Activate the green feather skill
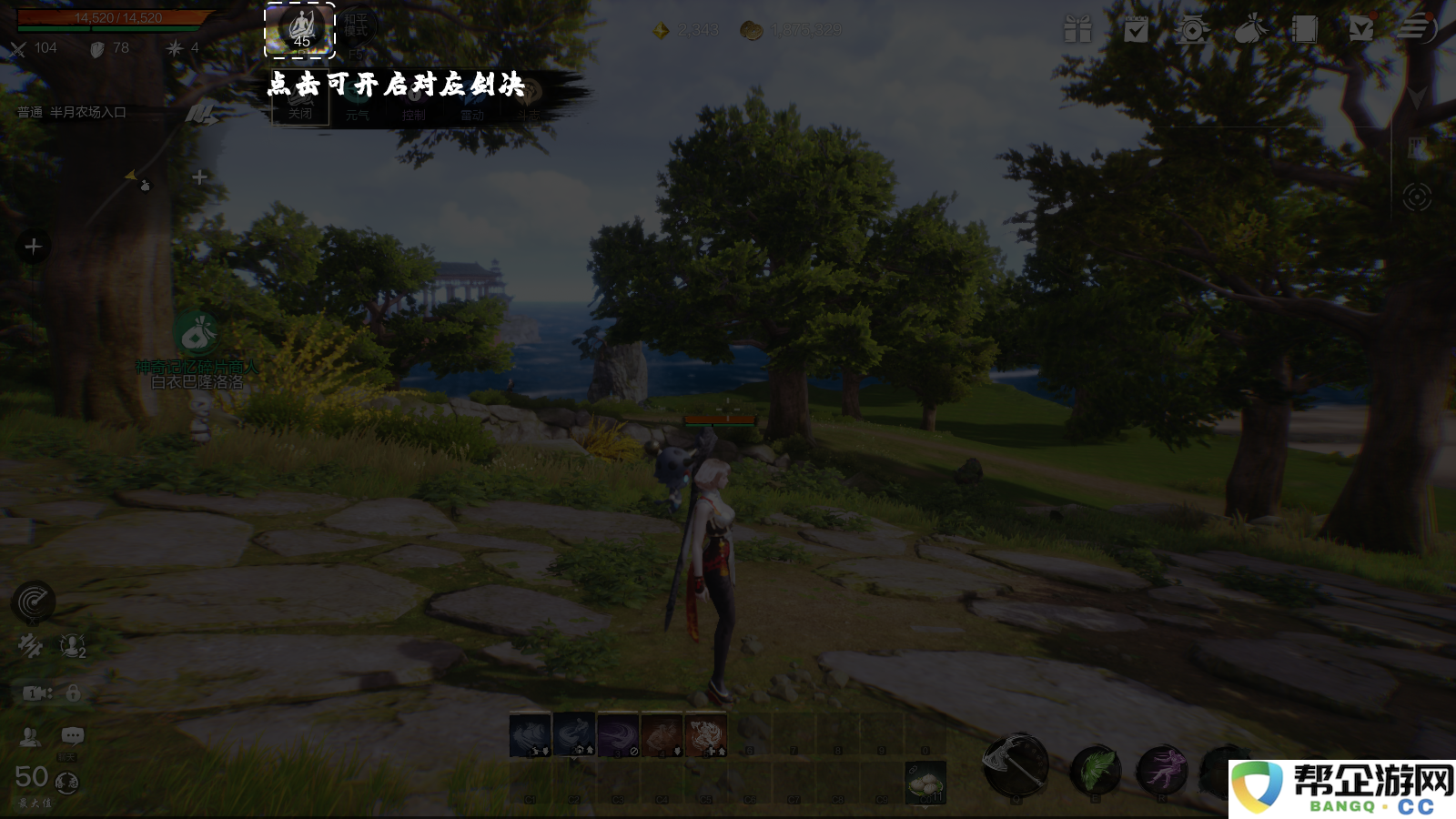 [1096, 770]
